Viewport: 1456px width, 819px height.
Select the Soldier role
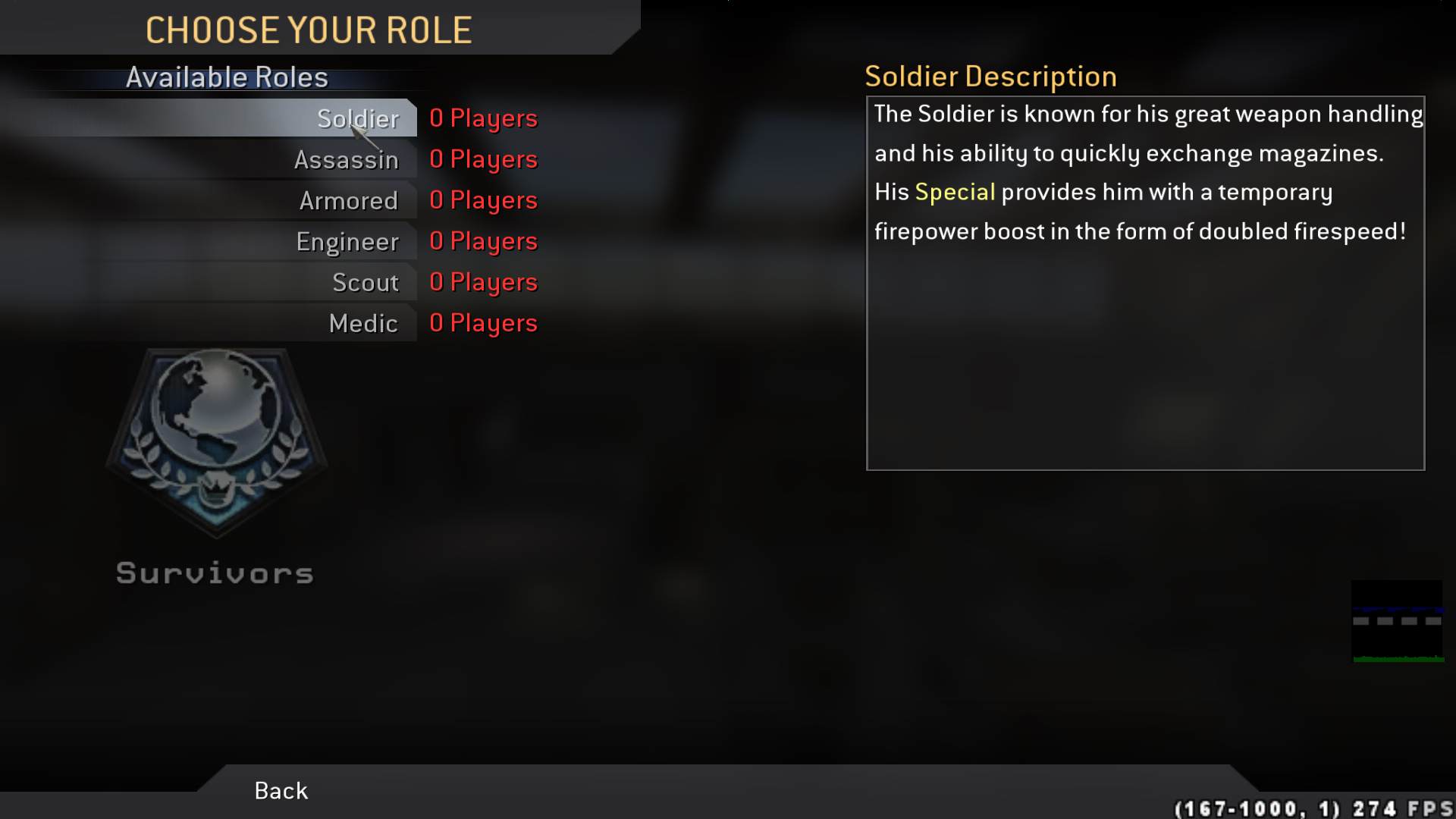coord(357,118)
